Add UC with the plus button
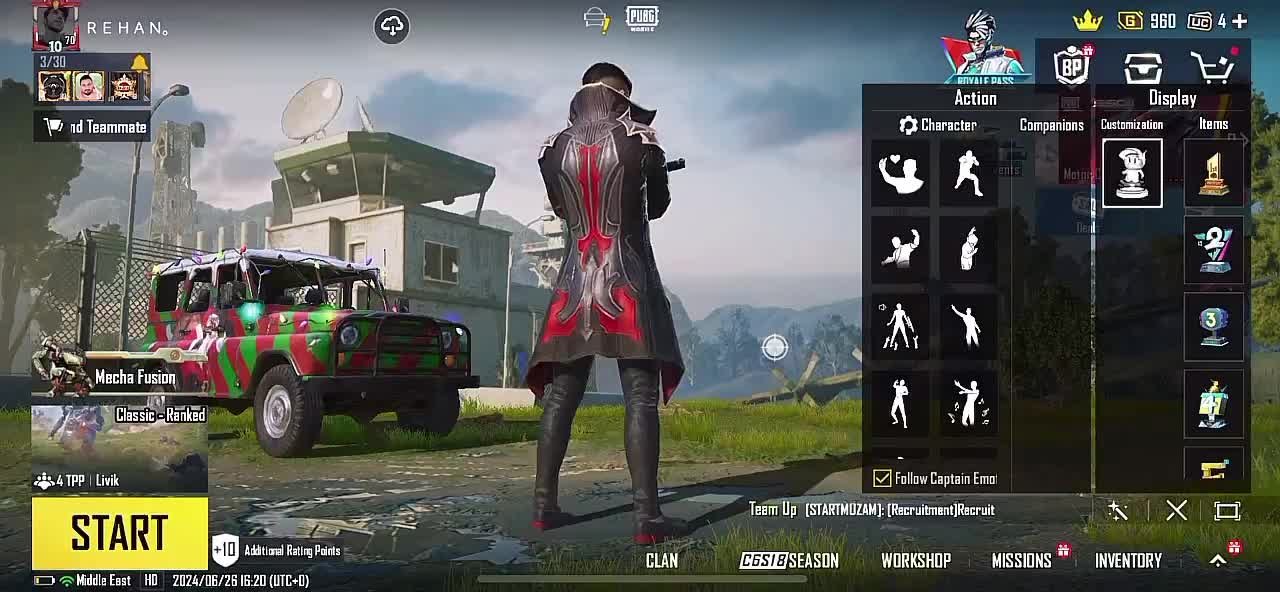 coord(1240,21)
